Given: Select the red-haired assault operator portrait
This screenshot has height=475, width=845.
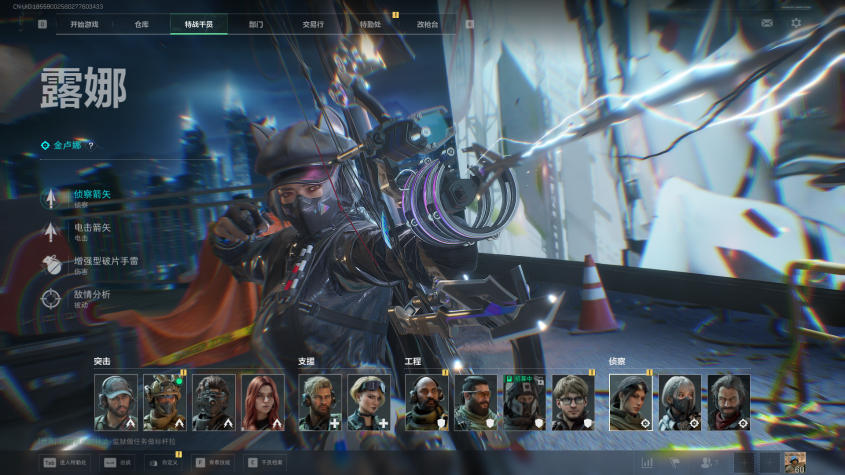Looking at the screenshot, I should (262, 402).
